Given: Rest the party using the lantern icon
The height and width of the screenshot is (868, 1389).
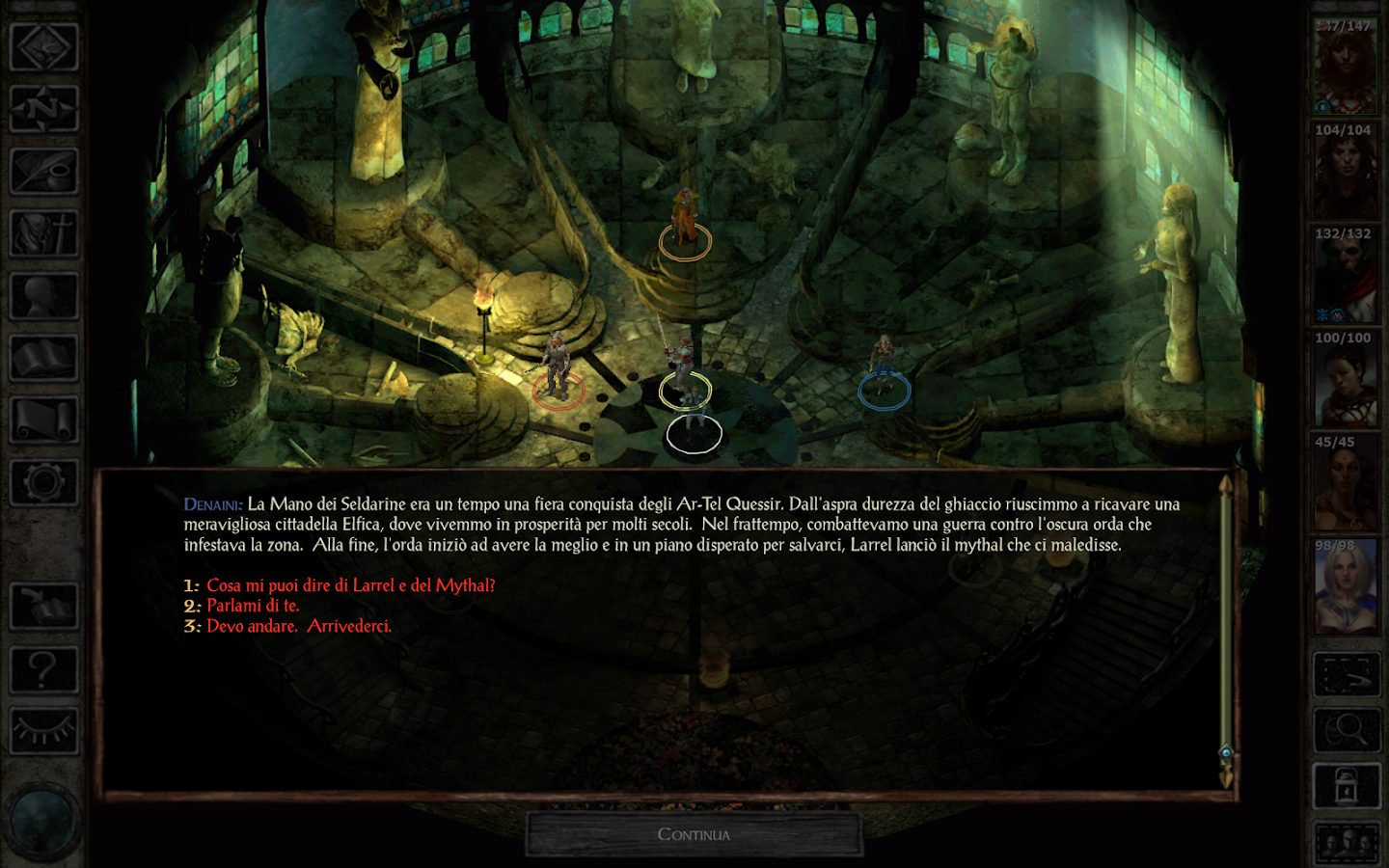Looking at the screenshot, I should pyautogui.click(x=1347, y=785).
